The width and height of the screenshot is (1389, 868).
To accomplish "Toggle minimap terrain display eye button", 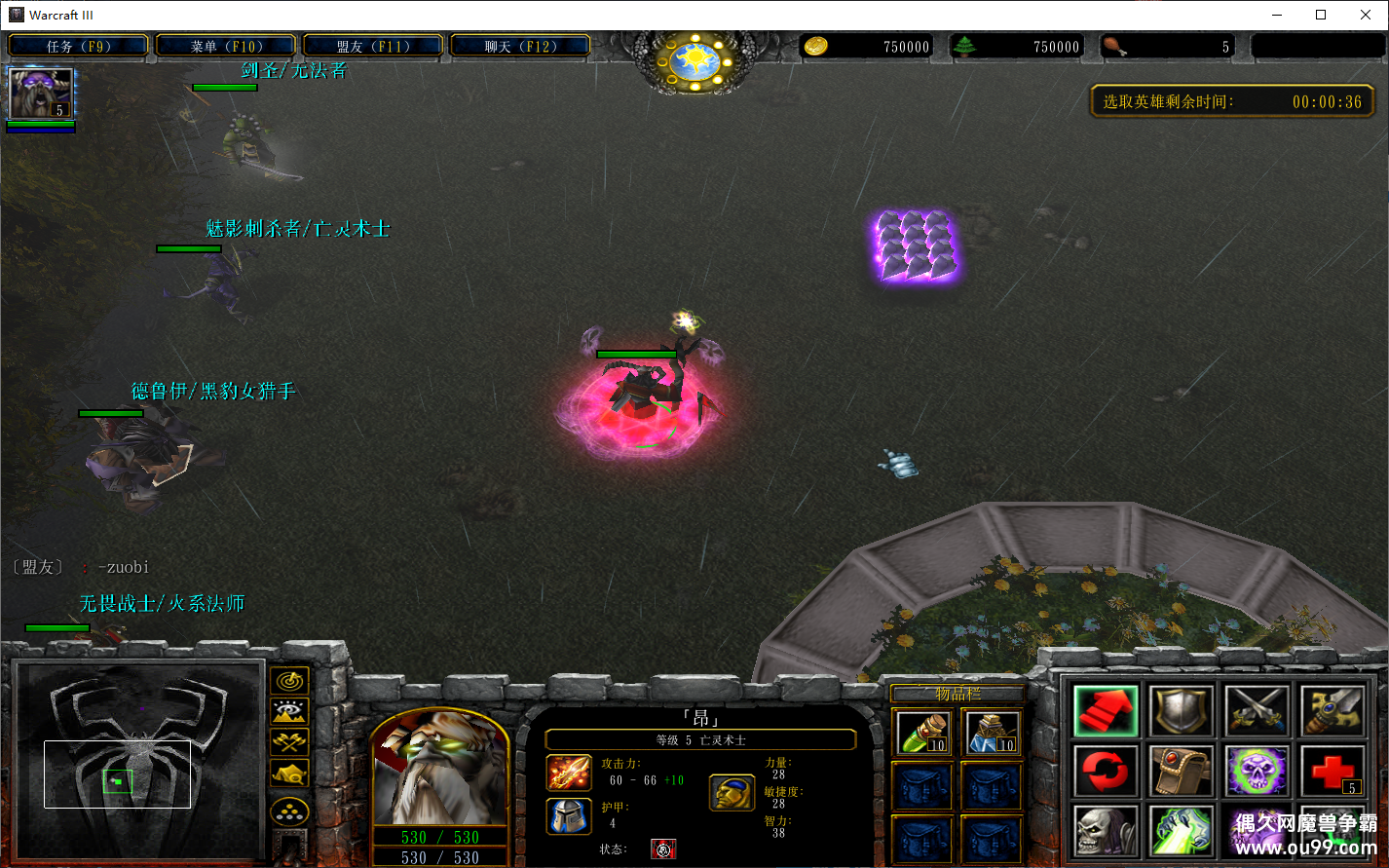I will click(289, 711).
